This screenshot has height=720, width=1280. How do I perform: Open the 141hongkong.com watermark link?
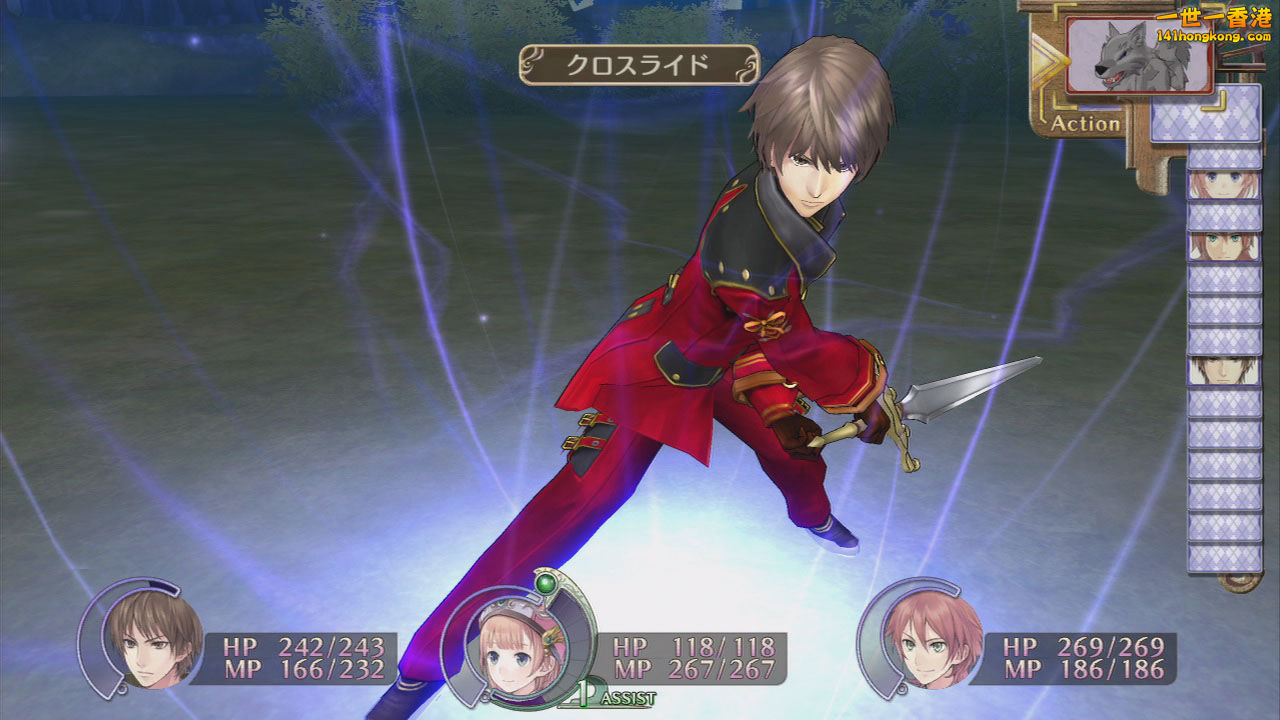tap(1212, 36)
